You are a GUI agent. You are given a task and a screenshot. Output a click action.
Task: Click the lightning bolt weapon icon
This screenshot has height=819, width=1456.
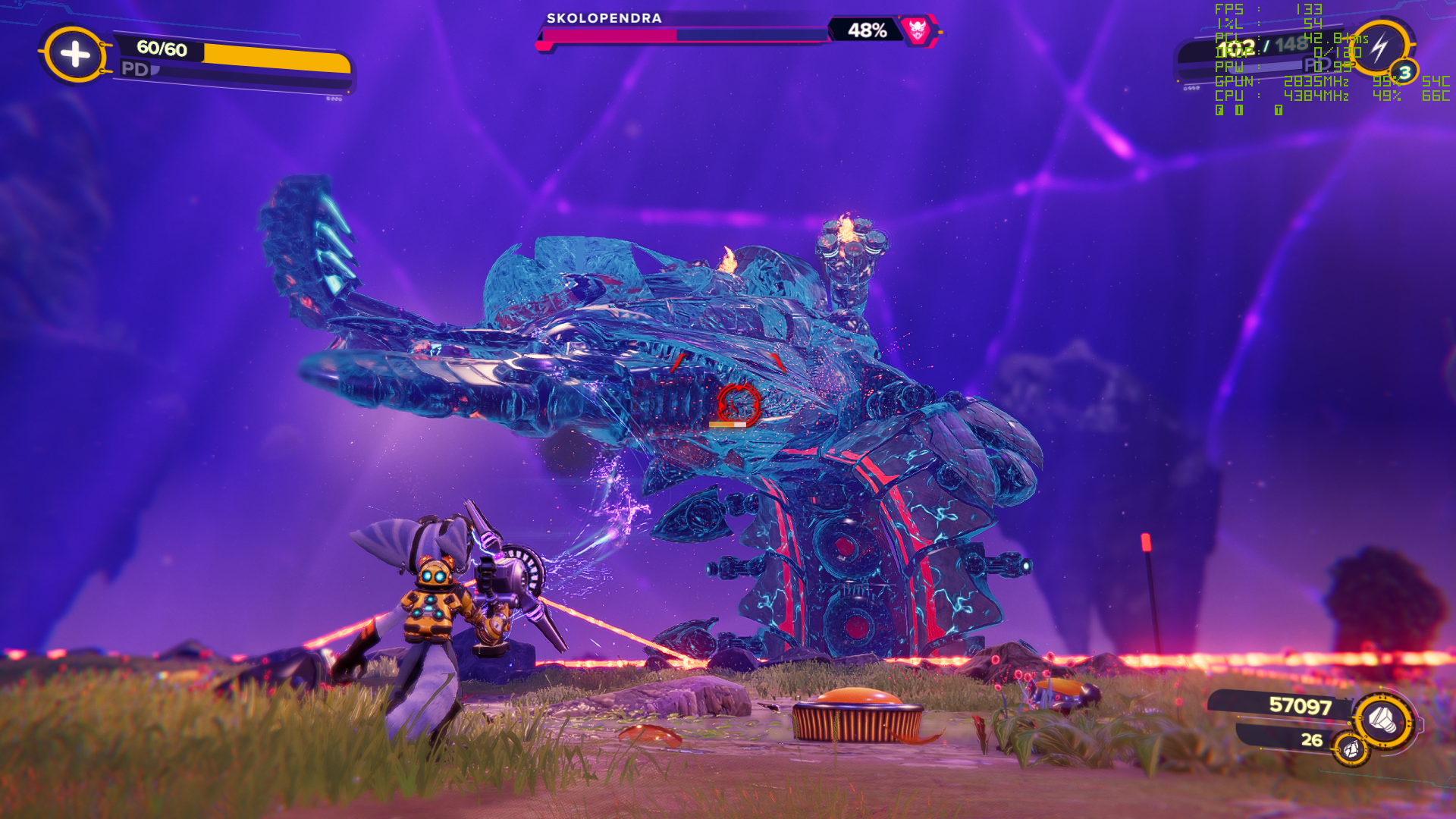[1379, 47]
